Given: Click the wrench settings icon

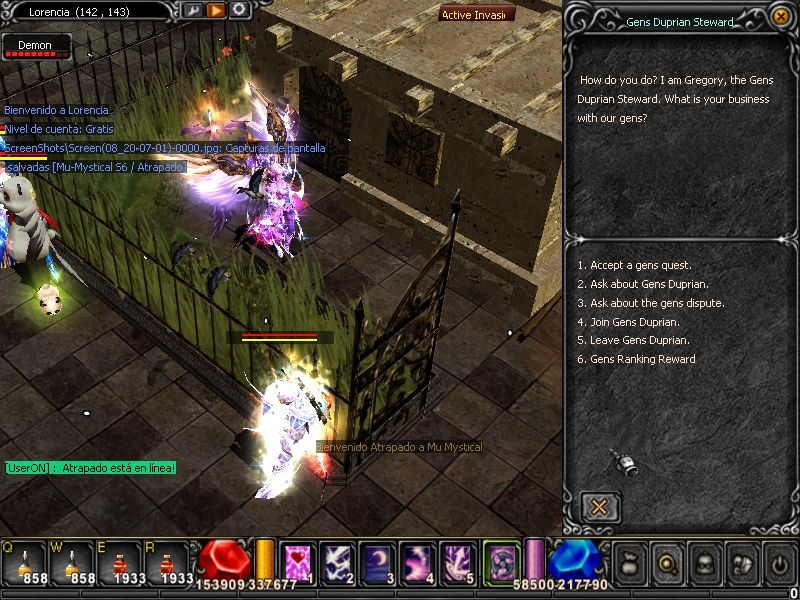Looking at the screenshot, I should (x=193, y=10).
